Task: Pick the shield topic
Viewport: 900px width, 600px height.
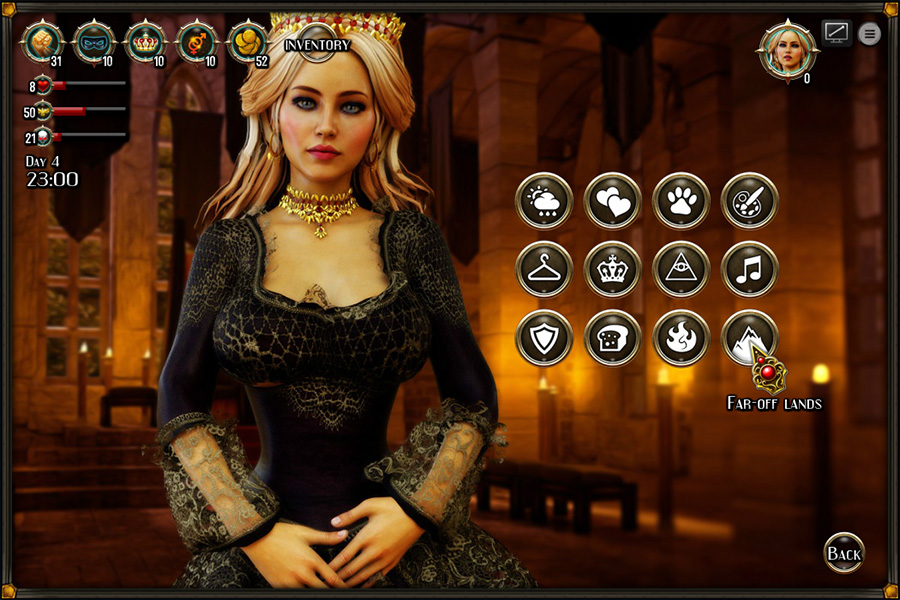Action: point(544,338)
